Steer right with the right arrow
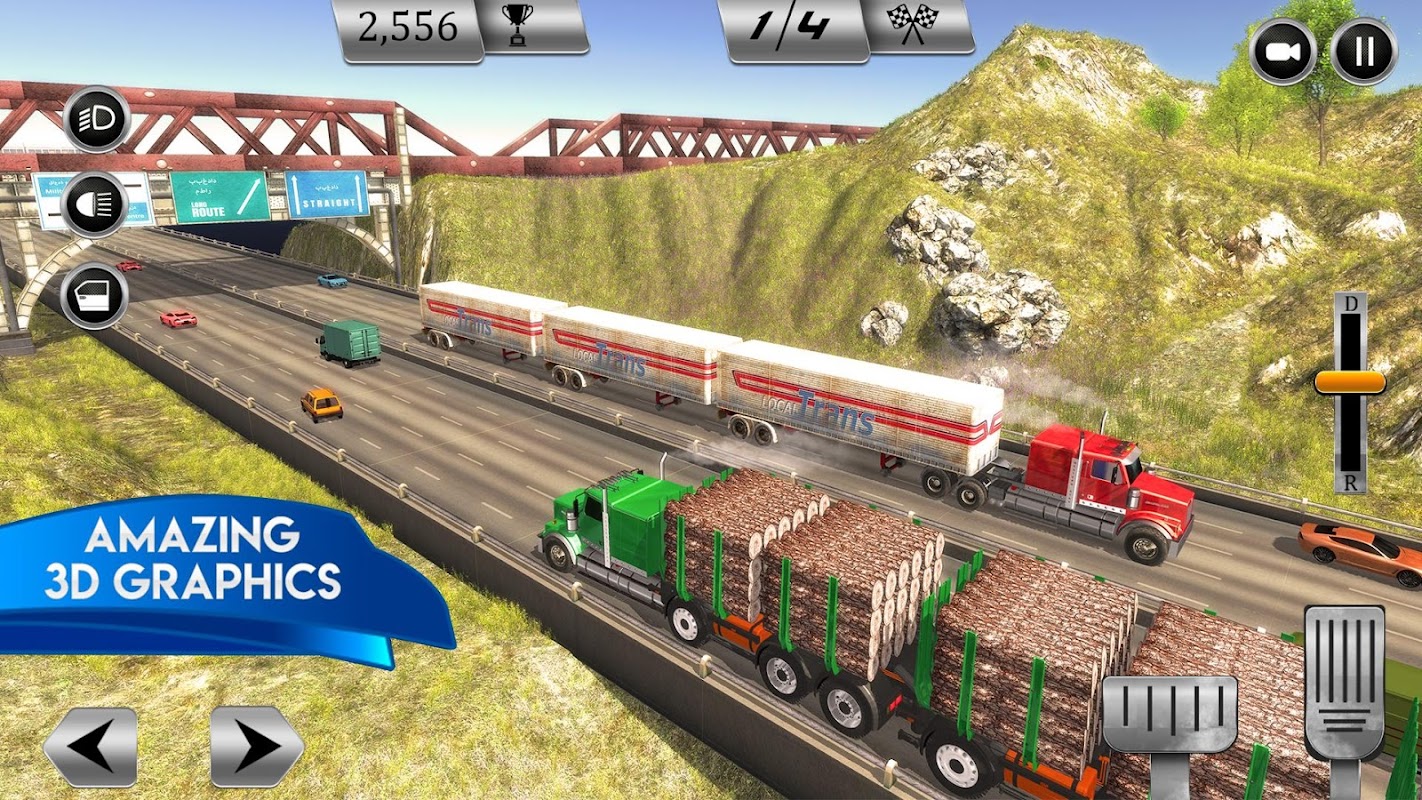 pyautogui.click(x=257, y=746)
